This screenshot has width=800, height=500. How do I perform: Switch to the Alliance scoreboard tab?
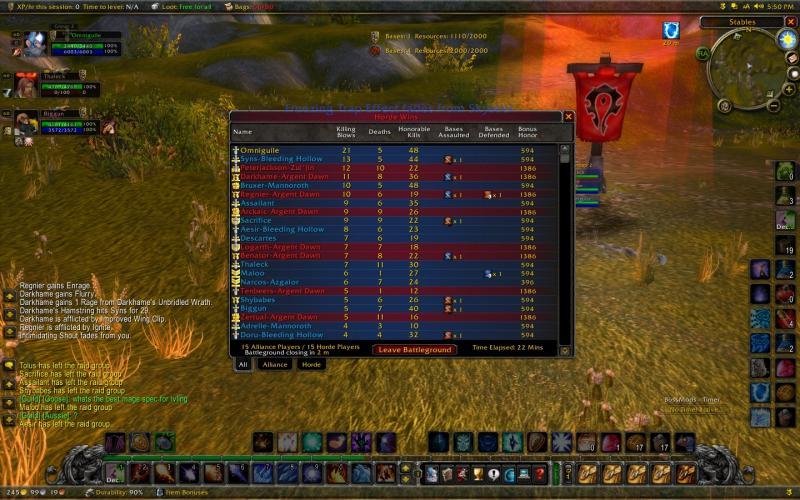274,365
